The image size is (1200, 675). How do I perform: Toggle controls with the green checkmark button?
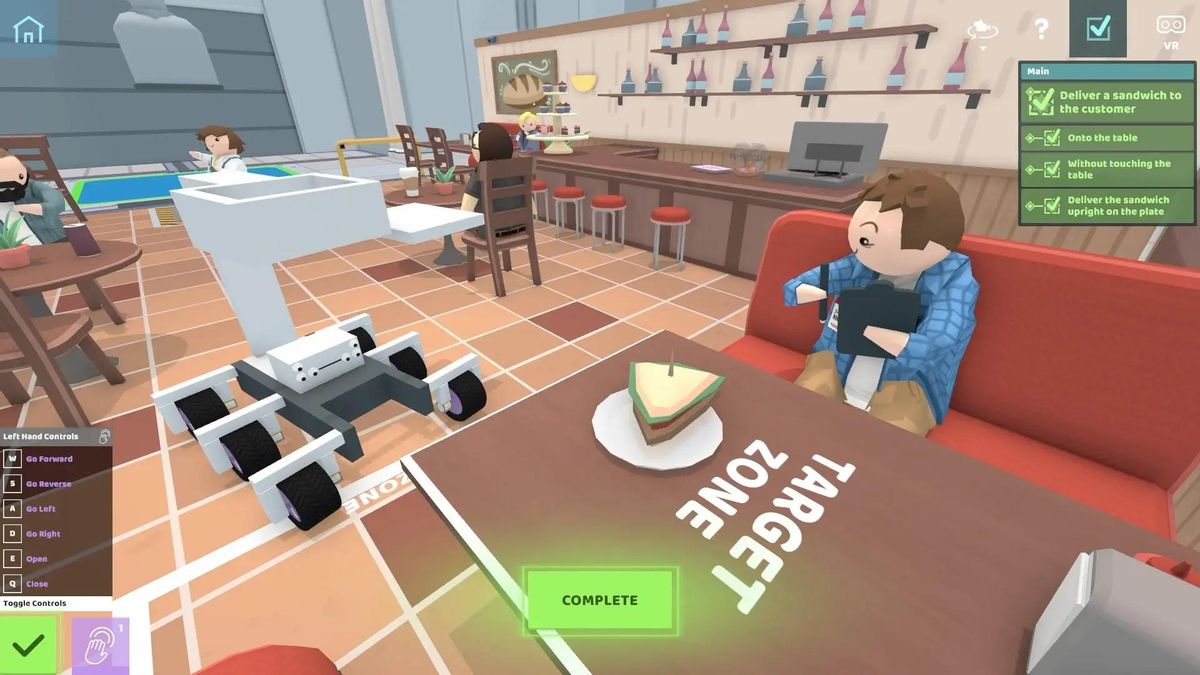pyautogui.click(x=28, y=645)
